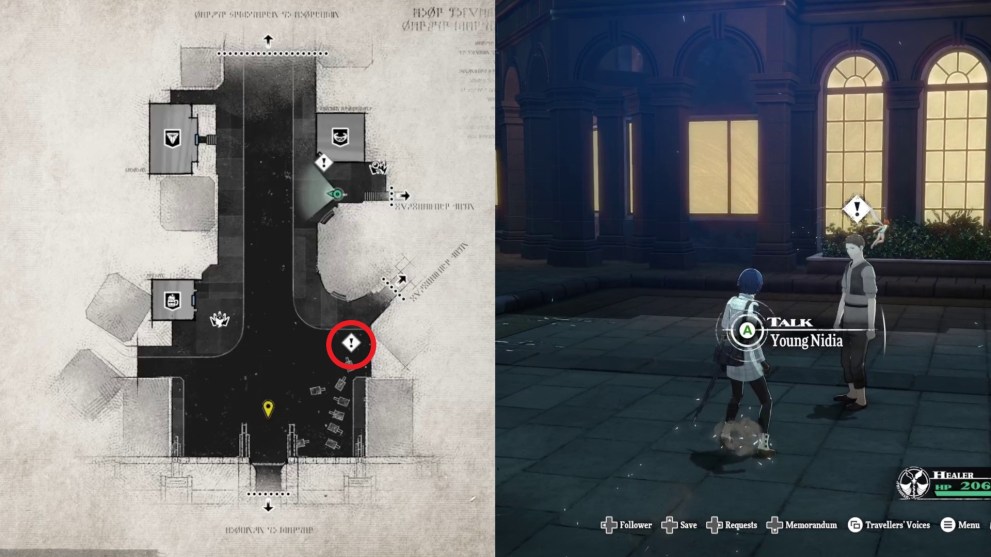Open the Menu shortcut label
This screenshot has width=991, height=557.
pyautogui.click(x=969, y=525)
